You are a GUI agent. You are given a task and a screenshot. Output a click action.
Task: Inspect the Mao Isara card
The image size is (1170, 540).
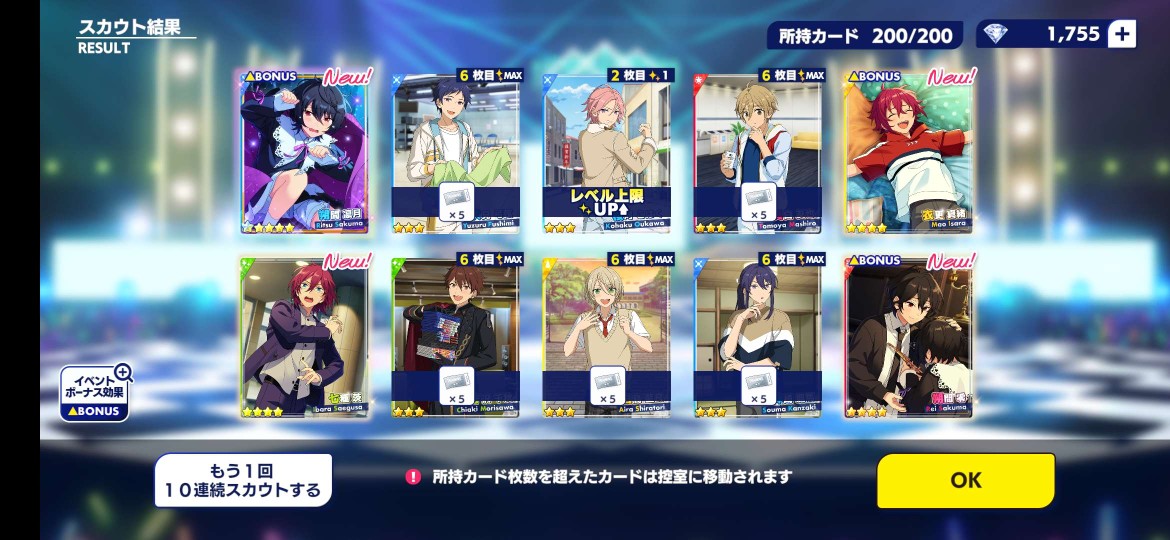click(907, 152)
